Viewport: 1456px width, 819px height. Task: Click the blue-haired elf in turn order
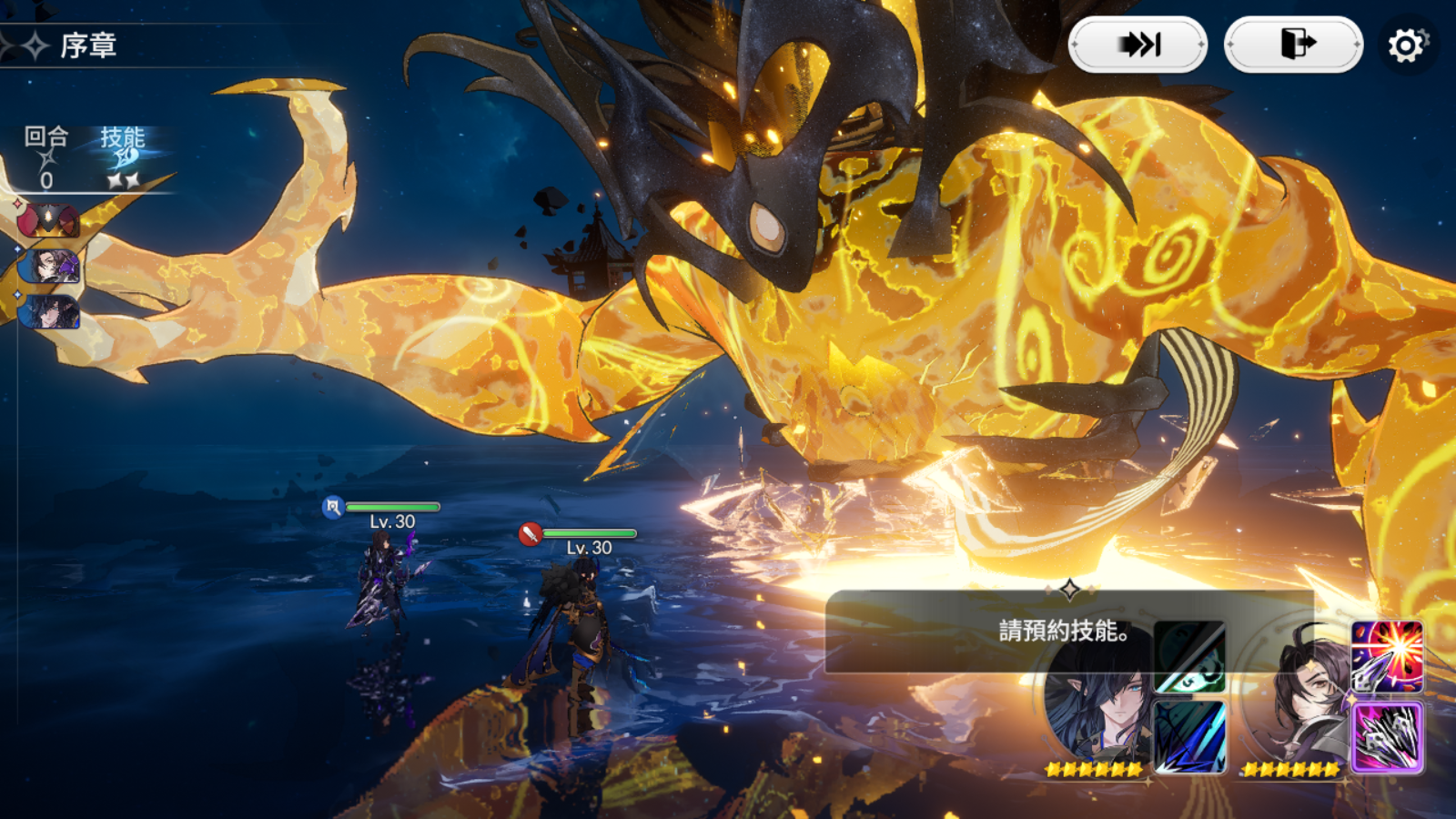click(51, 312)
